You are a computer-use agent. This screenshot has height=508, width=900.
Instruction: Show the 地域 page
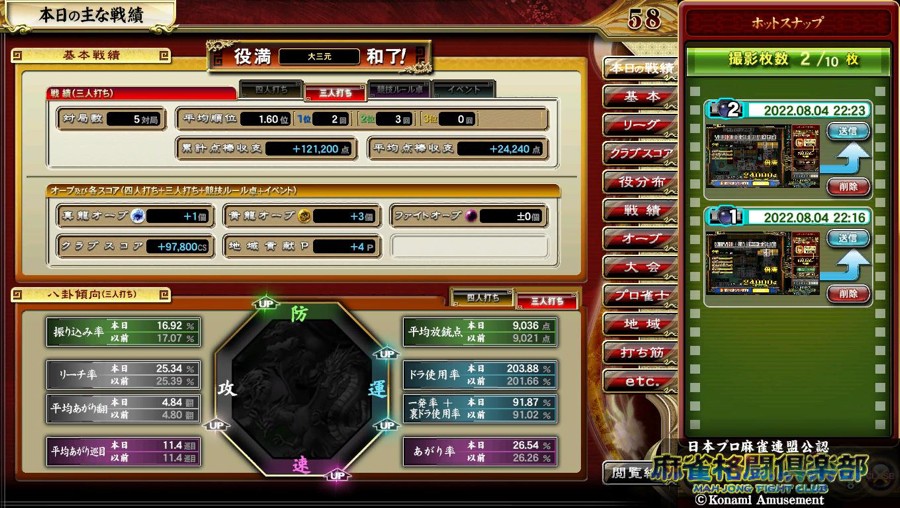click(640, 324)
